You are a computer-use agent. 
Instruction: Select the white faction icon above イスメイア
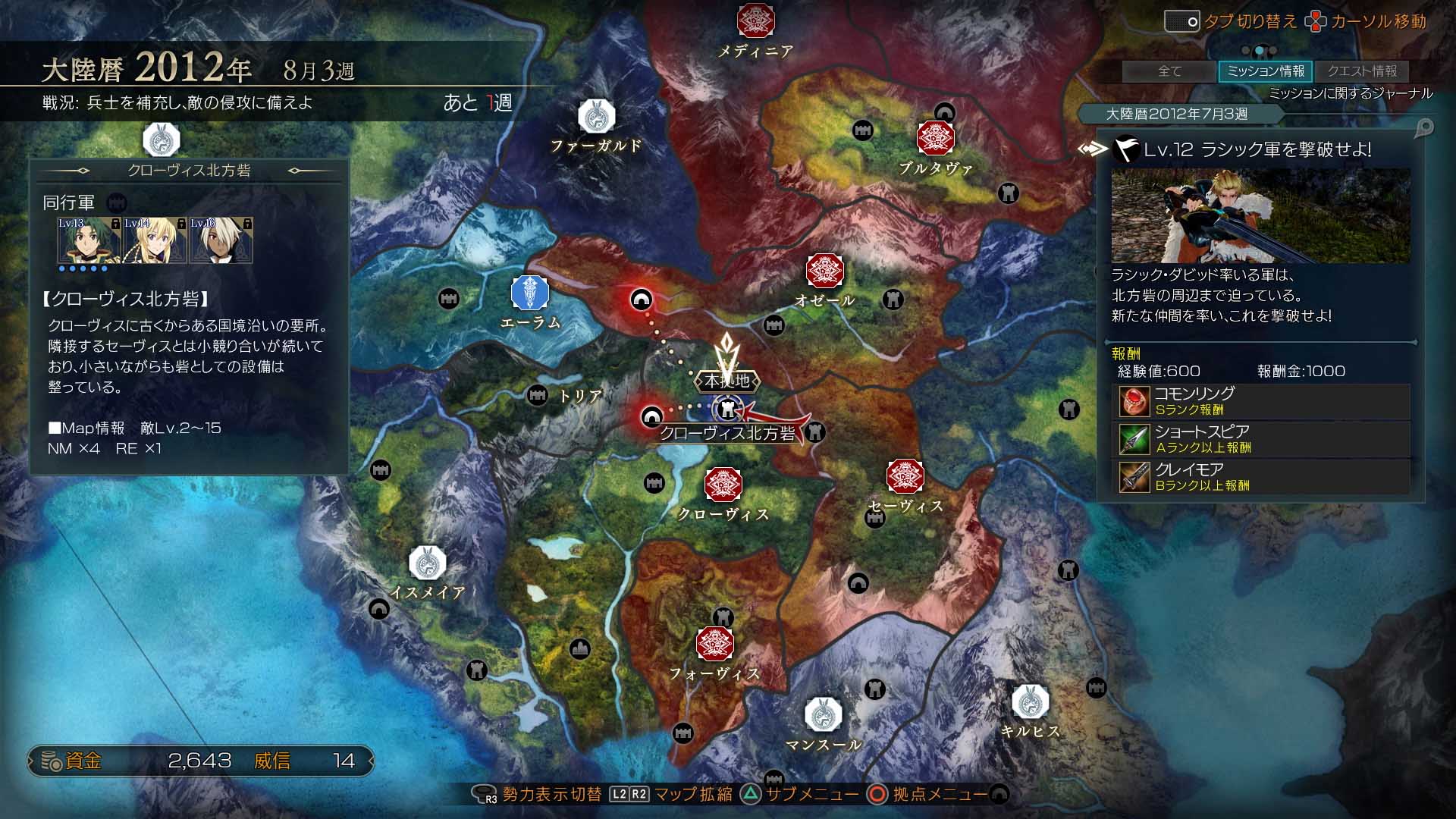tap(427, 563)
